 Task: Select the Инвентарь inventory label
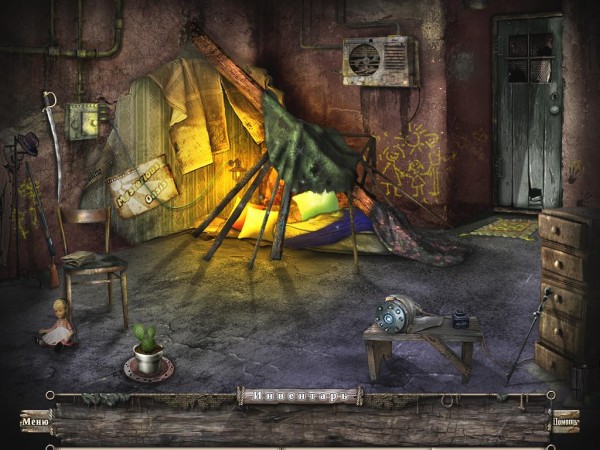(x=300, y=396)
